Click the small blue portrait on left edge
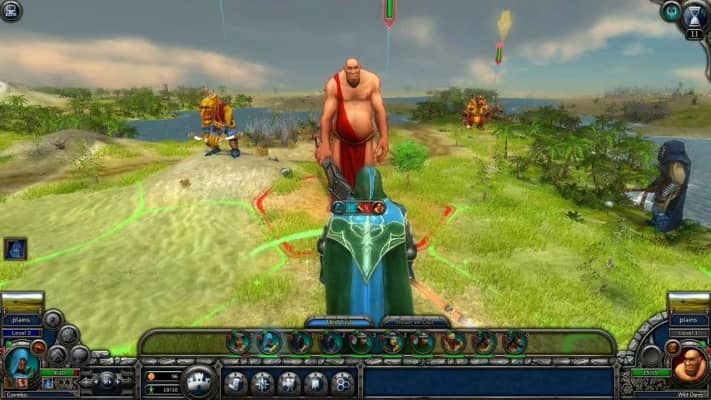Image resolution: width=711 pixels, height=400 pixels. click(14, 248)
